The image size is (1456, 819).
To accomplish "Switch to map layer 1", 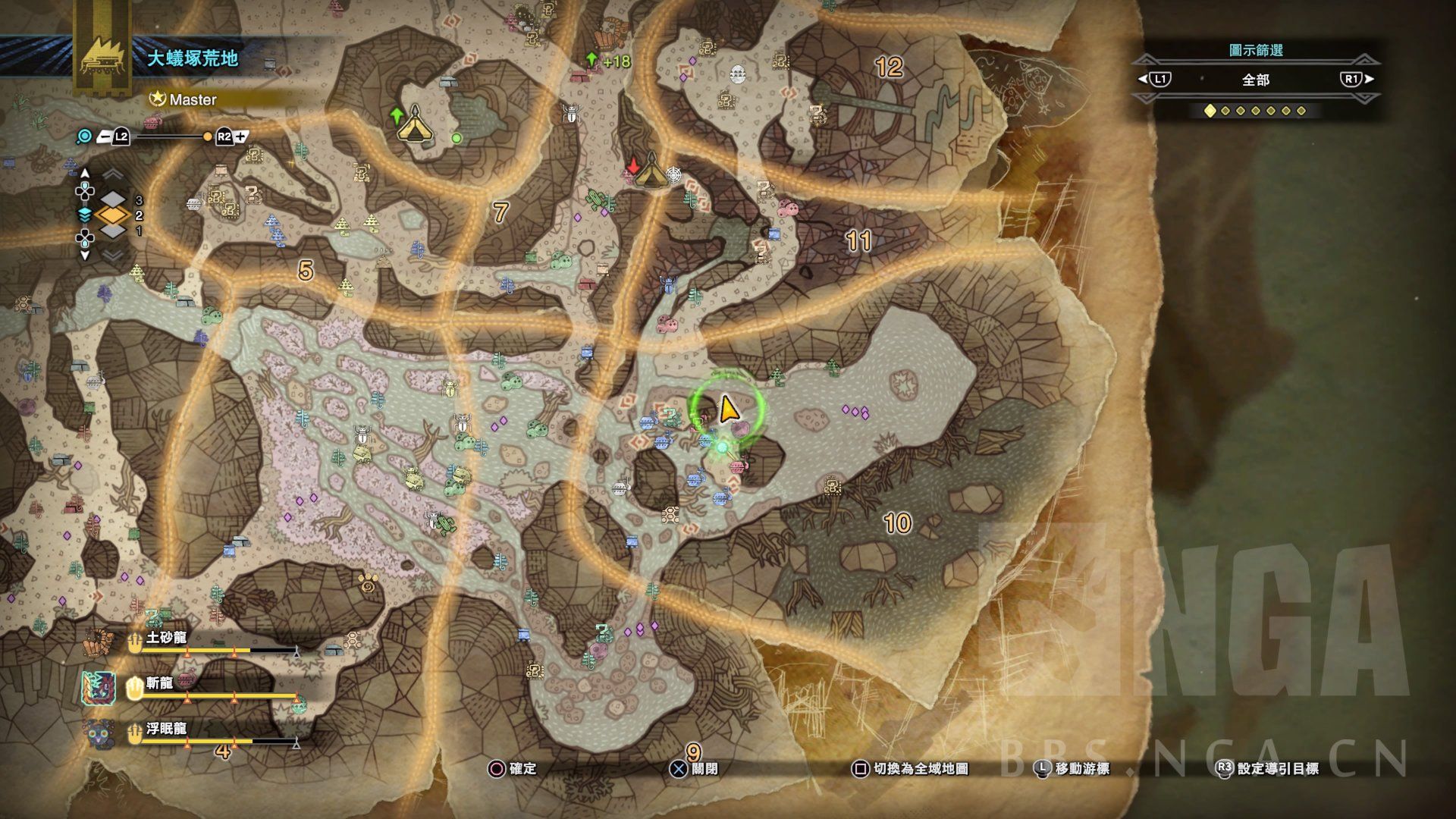I will [113, 231].
